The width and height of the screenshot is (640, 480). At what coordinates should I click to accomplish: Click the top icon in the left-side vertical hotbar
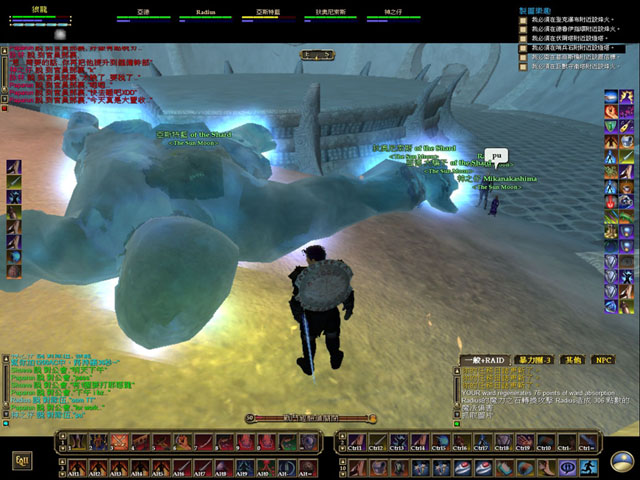coord(14,167)
